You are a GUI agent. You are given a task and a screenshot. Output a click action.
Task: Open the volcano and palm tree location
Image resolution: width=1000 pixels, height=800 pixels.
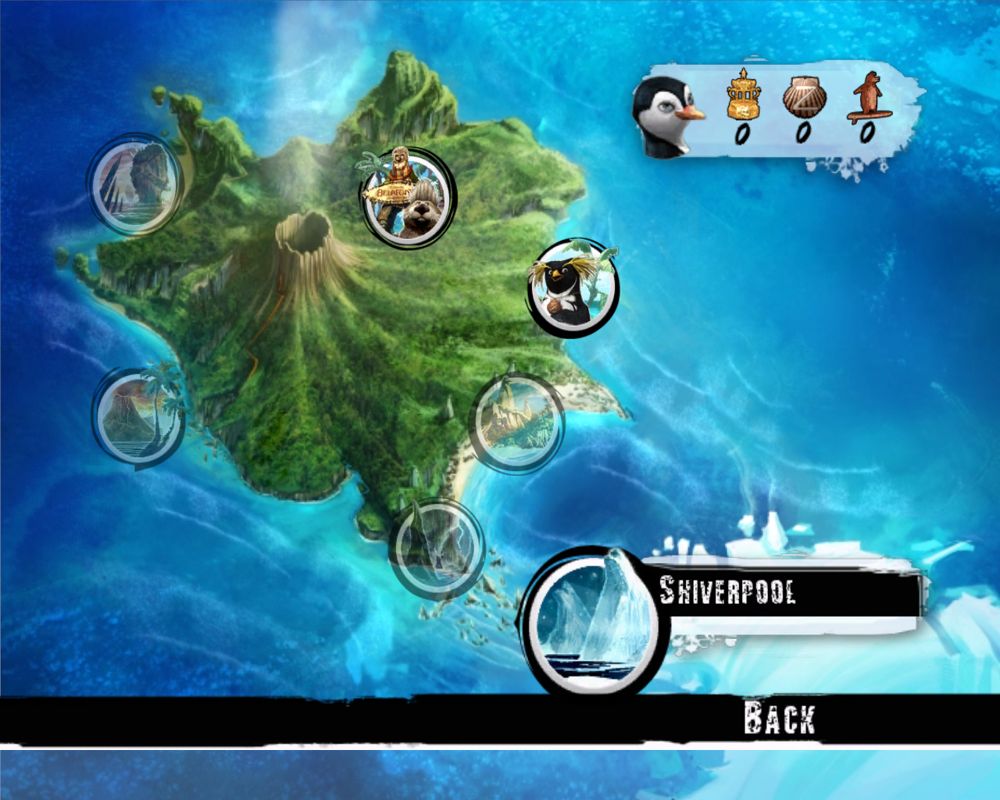[x=138, y=416]
